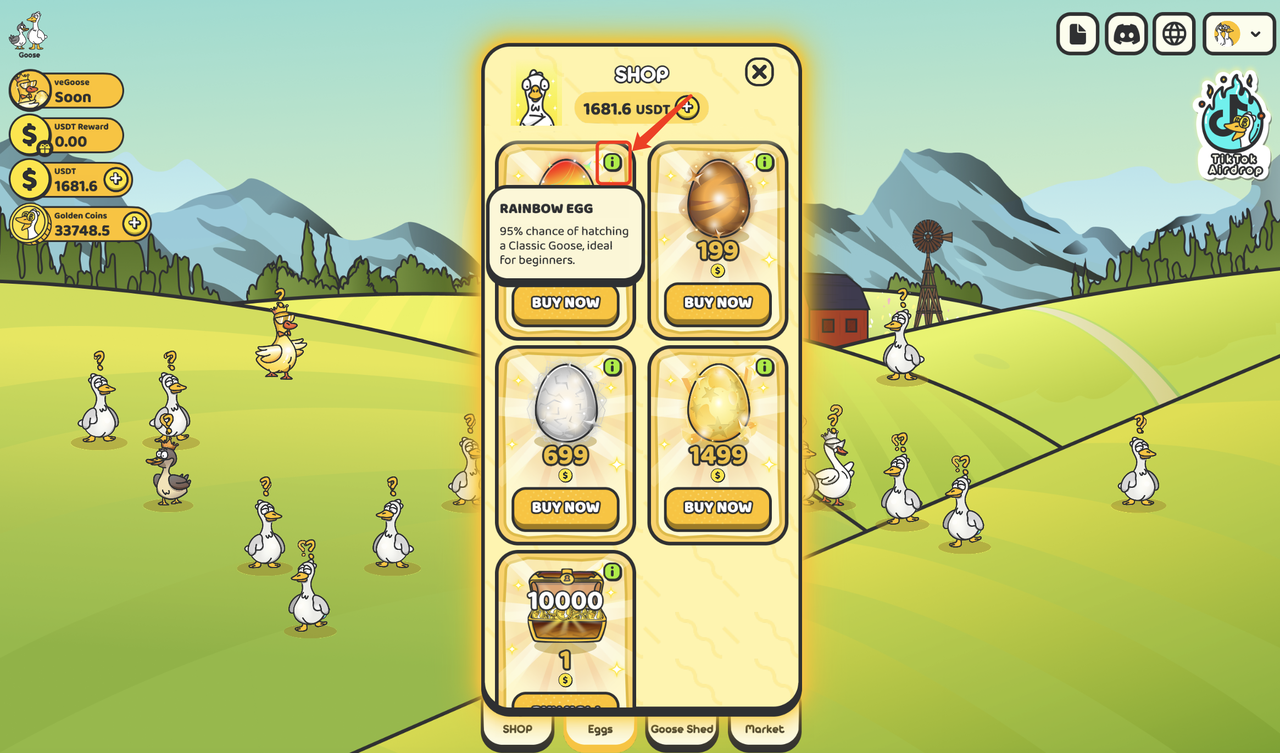Viewport: 1280px width, 753px height.
Task: Open the globe language selector
Action: pos(1174,34)
